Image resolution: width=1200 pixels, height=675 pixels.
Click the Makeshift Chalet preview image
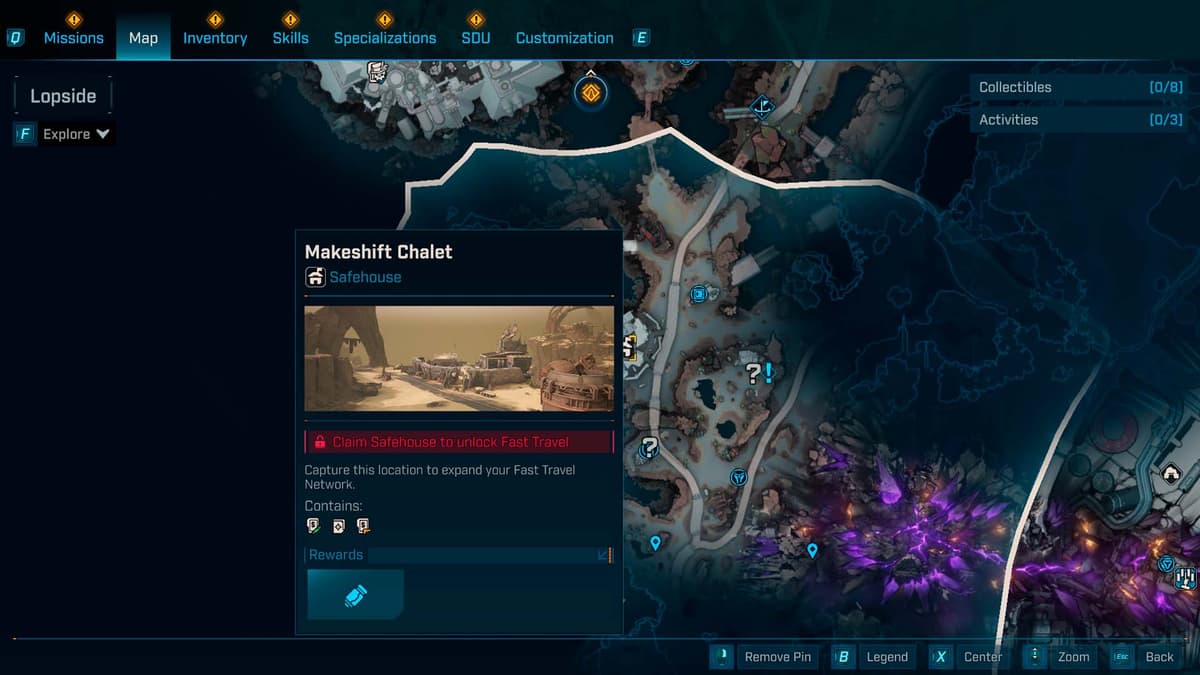(459, 358)
